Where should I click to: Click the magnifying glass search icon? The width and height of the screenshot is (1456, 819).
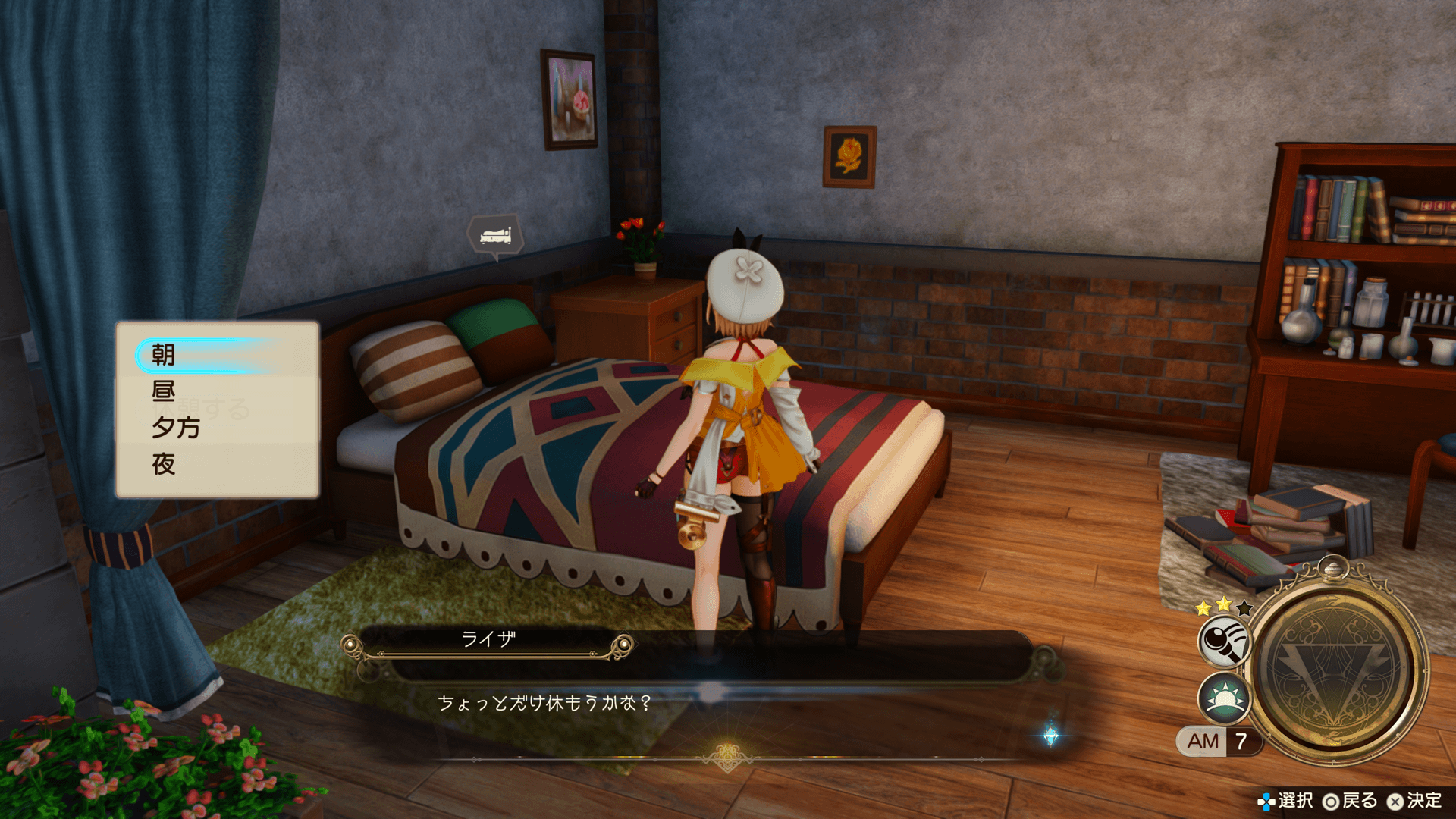(1223, 642)
